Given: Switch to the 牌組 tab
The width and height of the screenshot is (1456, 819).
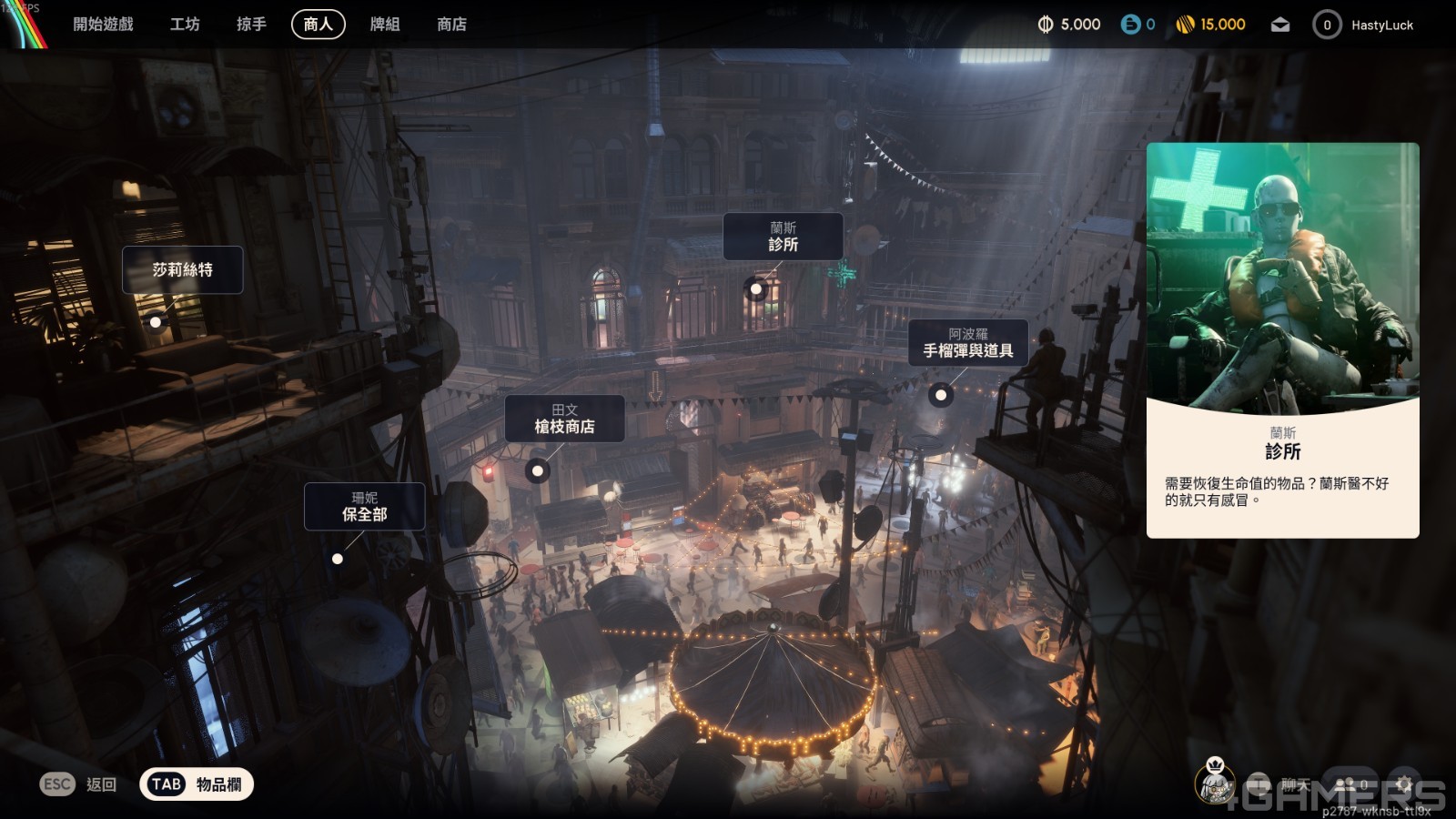Looking at the screenshot, I should tap(386, 25).
